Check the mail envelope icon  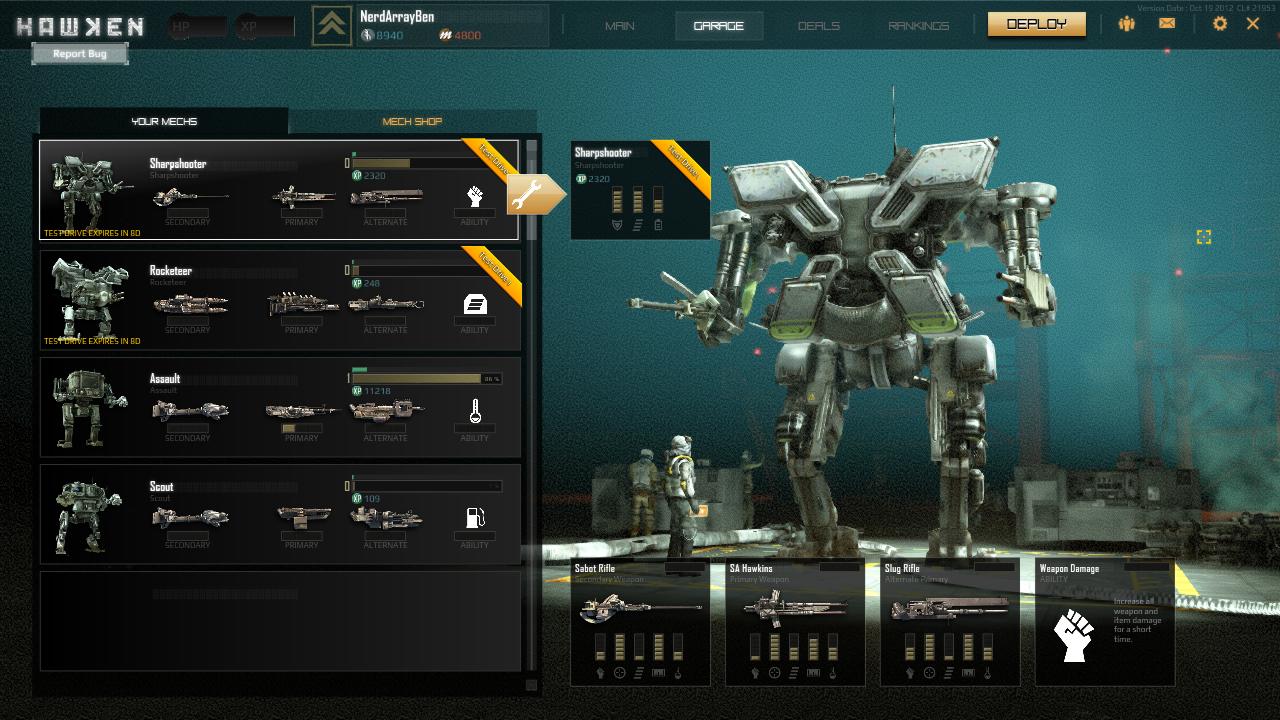tap(1167, 24)
